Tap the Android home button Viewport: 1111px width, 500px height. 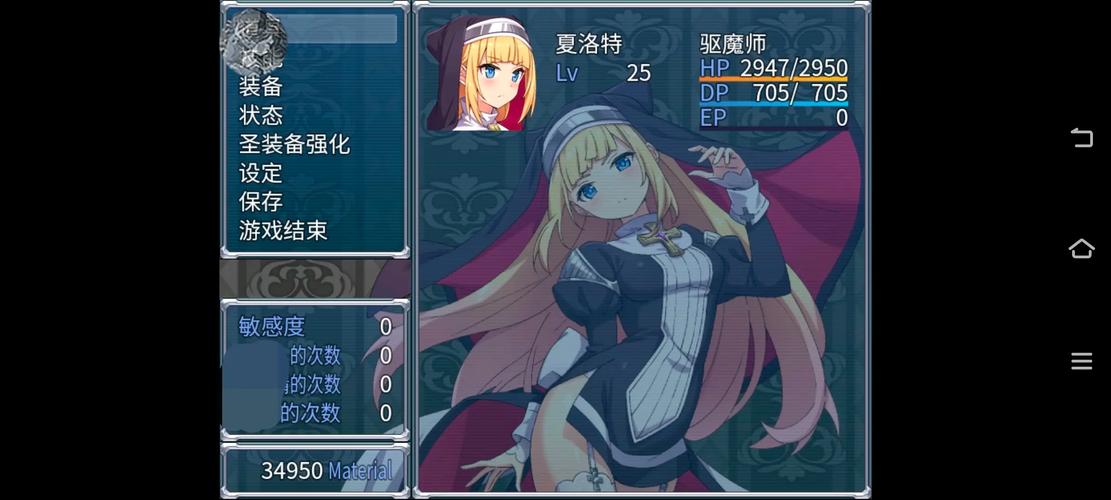pos(1081,249)
